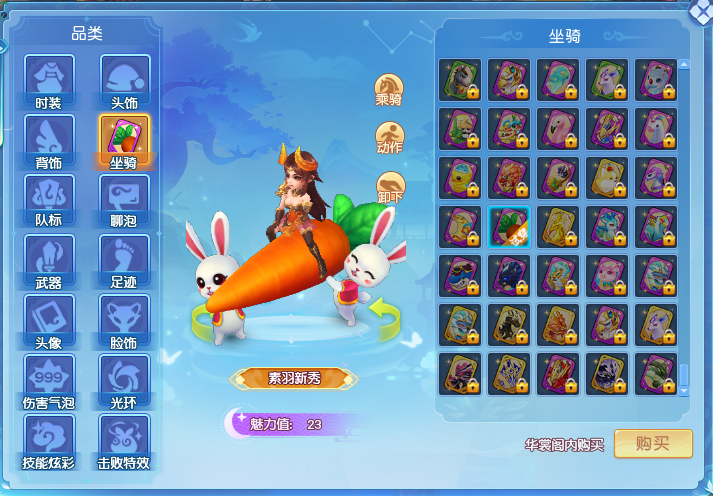713x496 pixels.
Task: Open the 技能炫彩 skill effects category
Action: click(49, 439)
